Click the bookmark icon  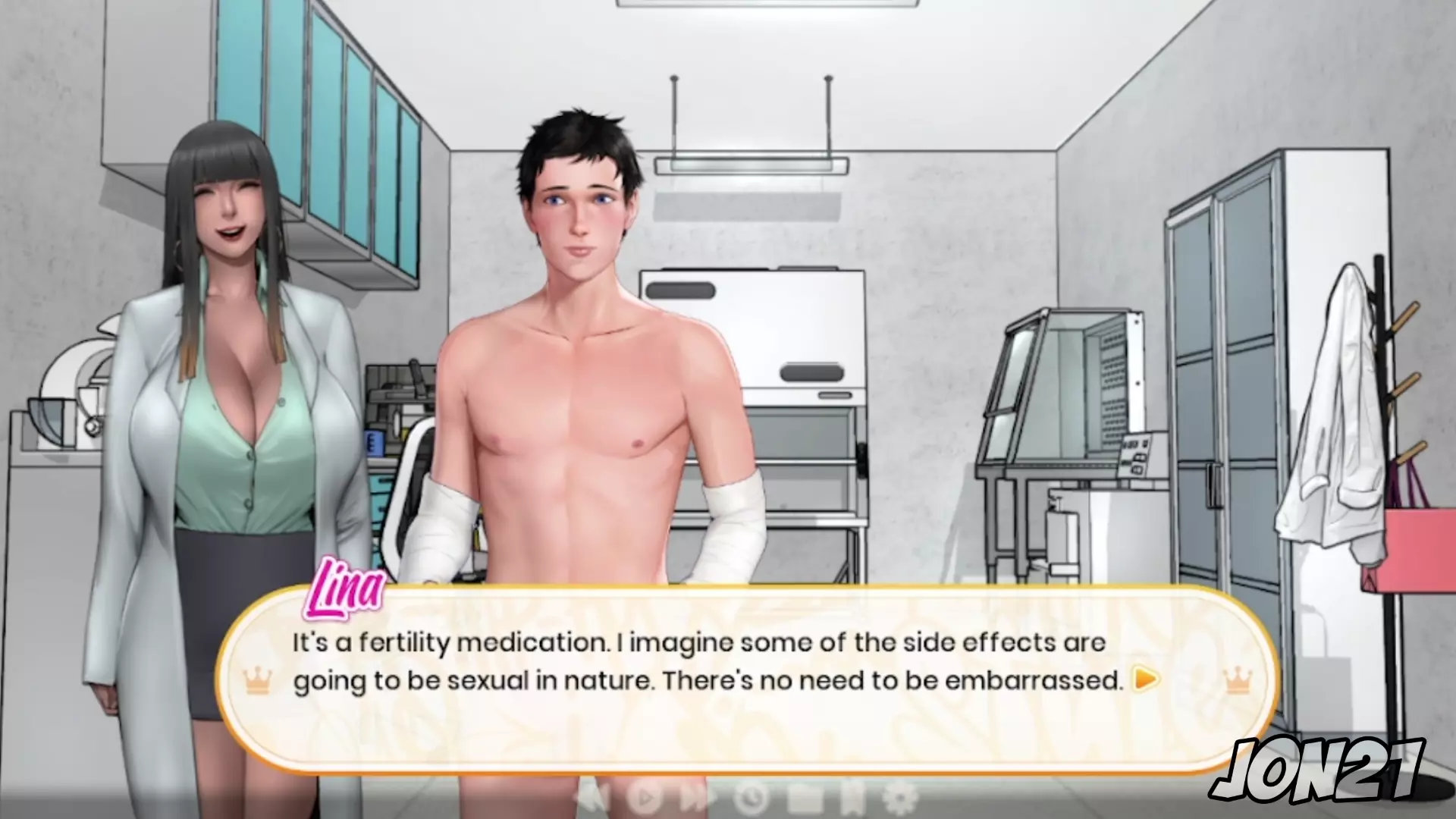[x=852, y=797]
